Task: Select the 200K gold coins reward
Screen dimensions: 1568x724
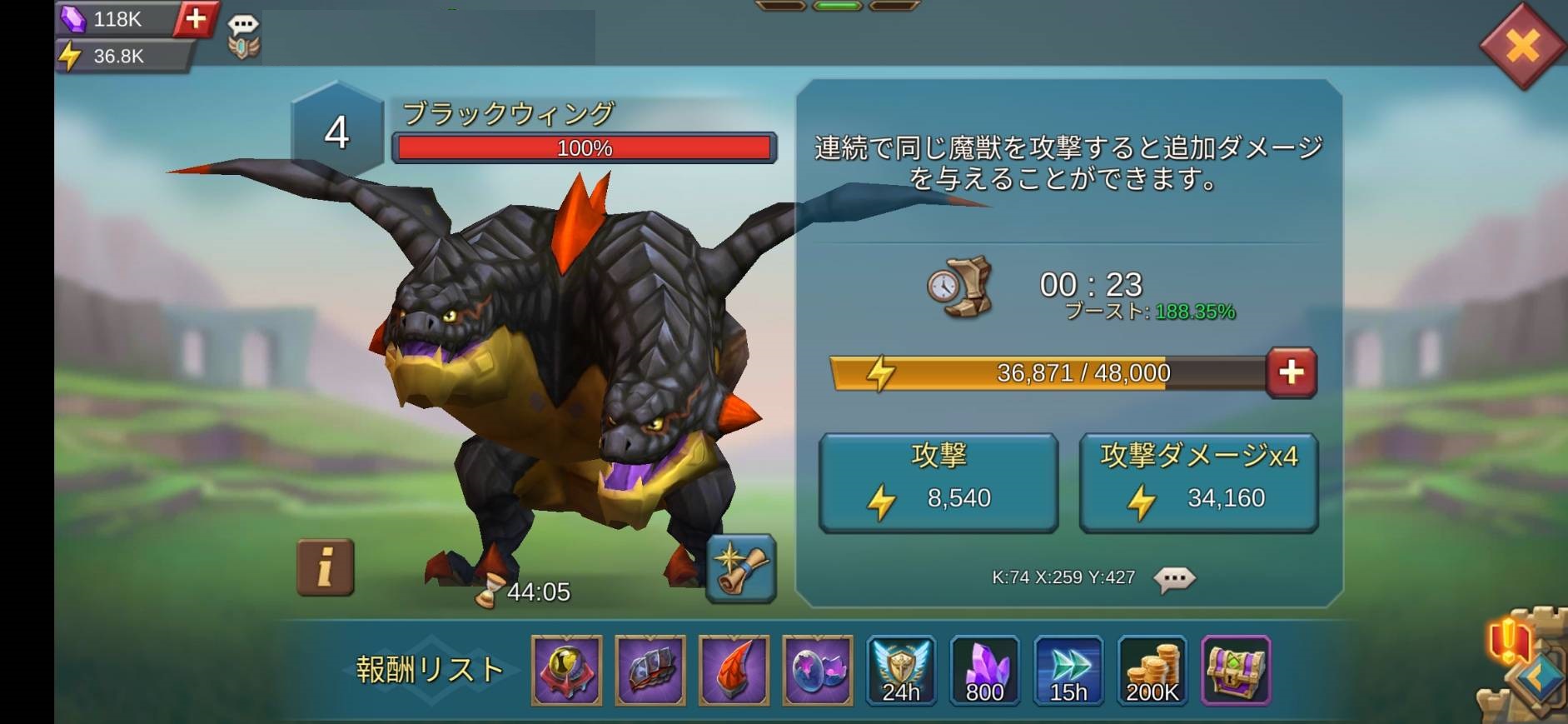Action: pyautogui.click(x=1152, y=671)
